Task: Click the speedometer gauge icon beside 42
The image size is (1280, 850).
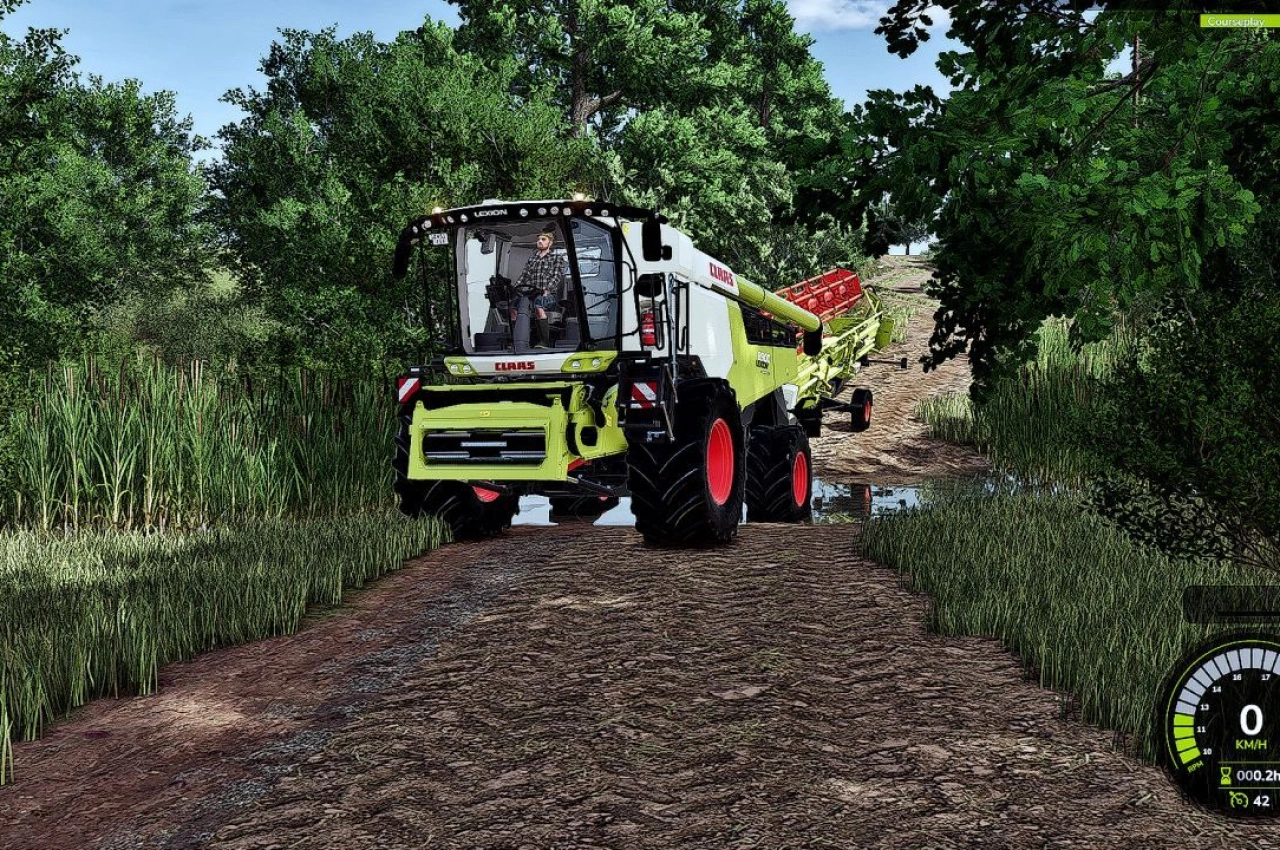Action: pos(1239,798)
